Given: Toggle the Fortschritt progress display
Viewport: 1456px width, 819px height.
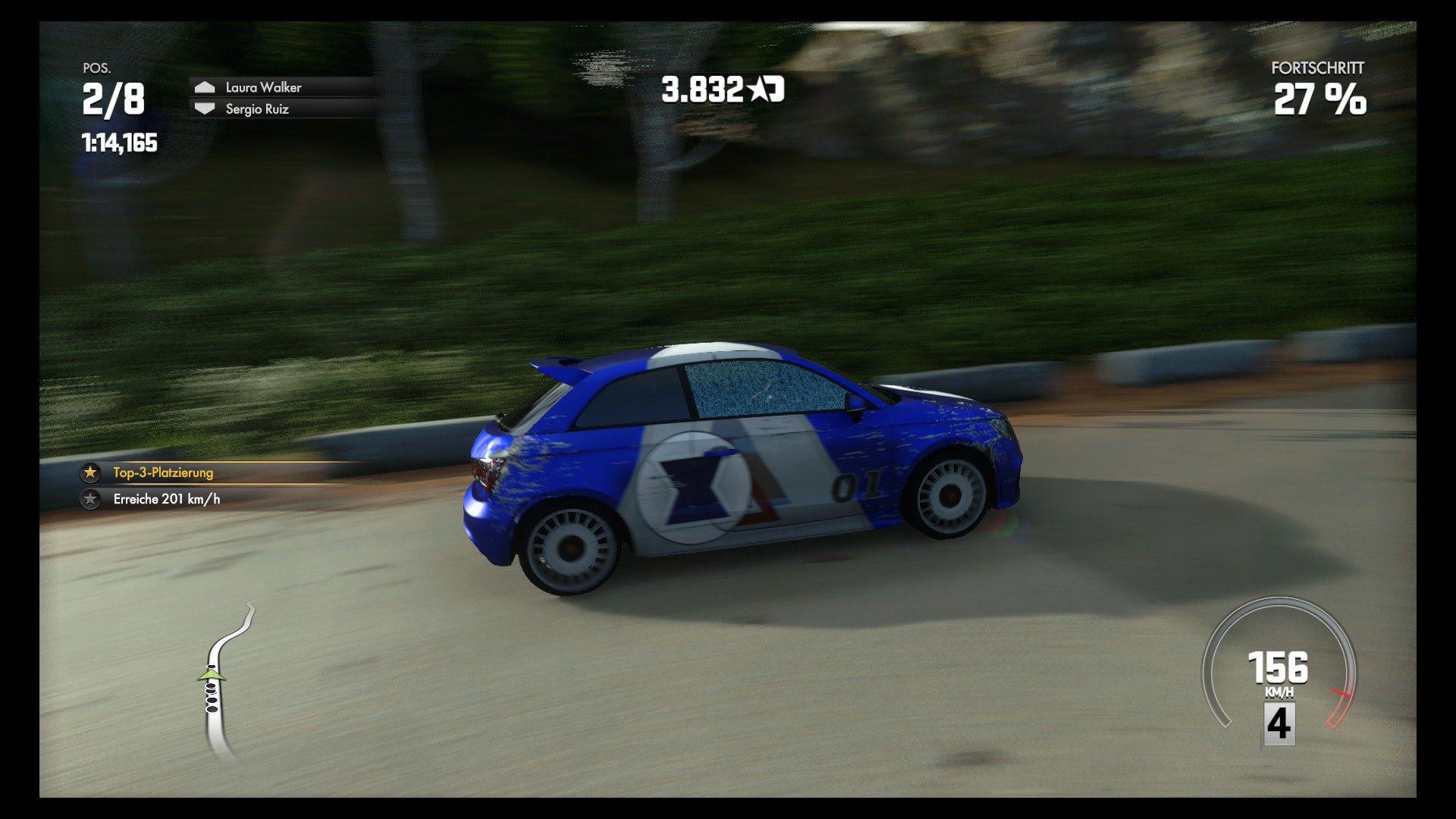Looking at the screenshot, I should coord(1319,99).
